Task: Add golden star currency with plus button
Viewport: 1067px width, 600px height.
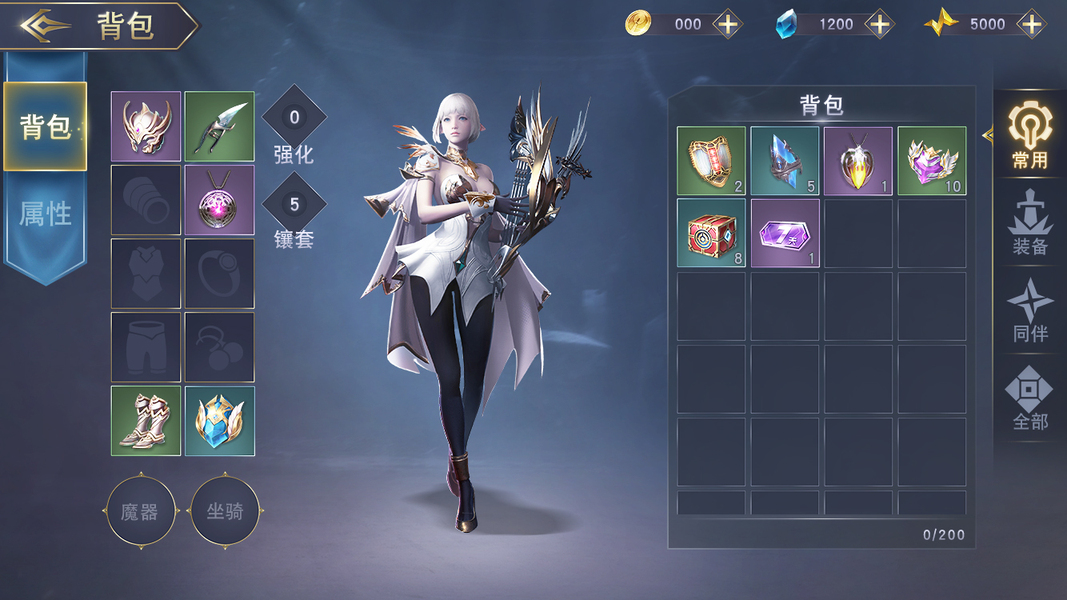Action: tap(1030, 24)
